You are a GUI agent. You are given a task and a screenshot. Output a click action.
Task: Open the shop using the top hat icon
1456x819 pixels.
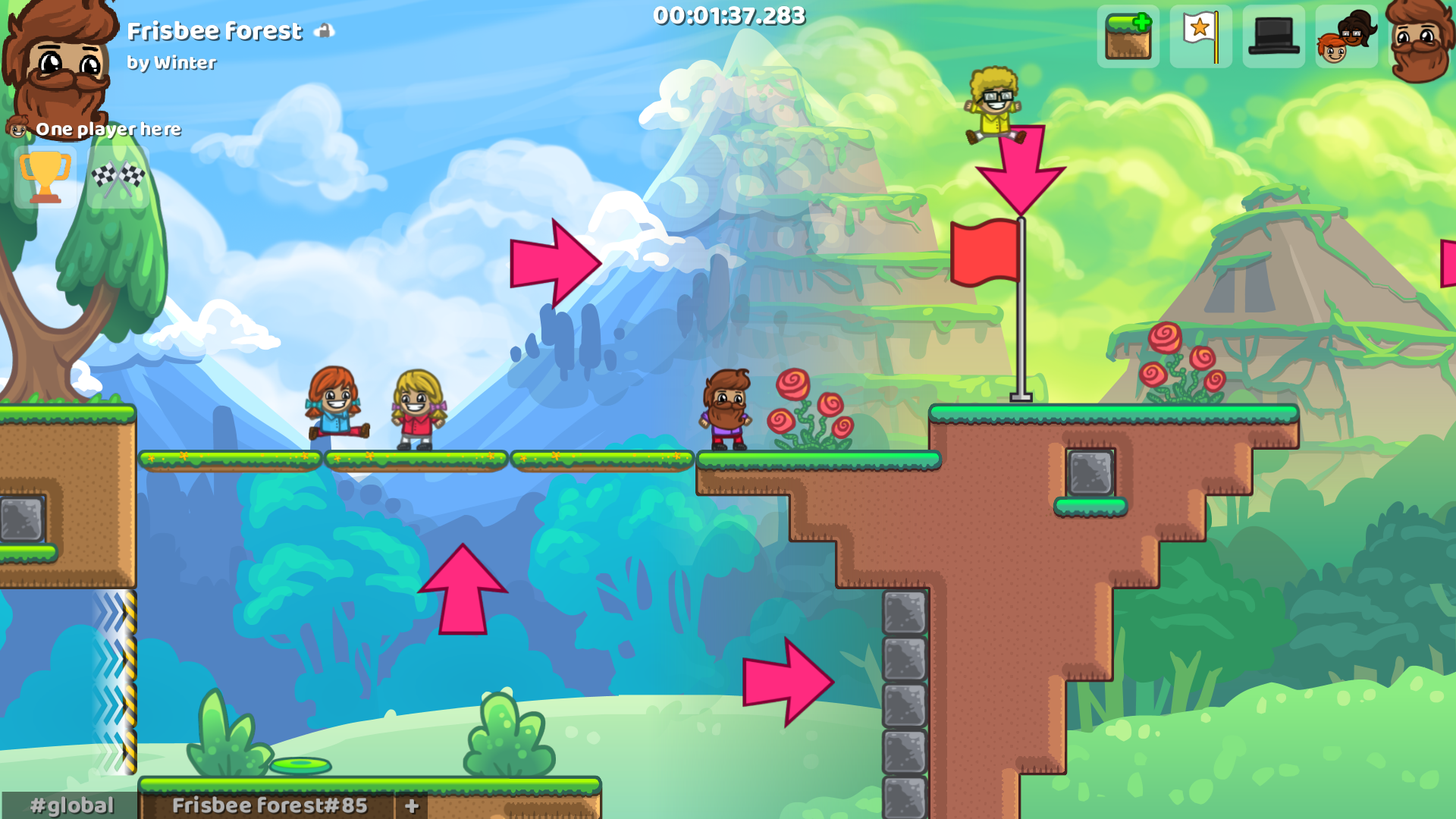[x=1272, y=37]
